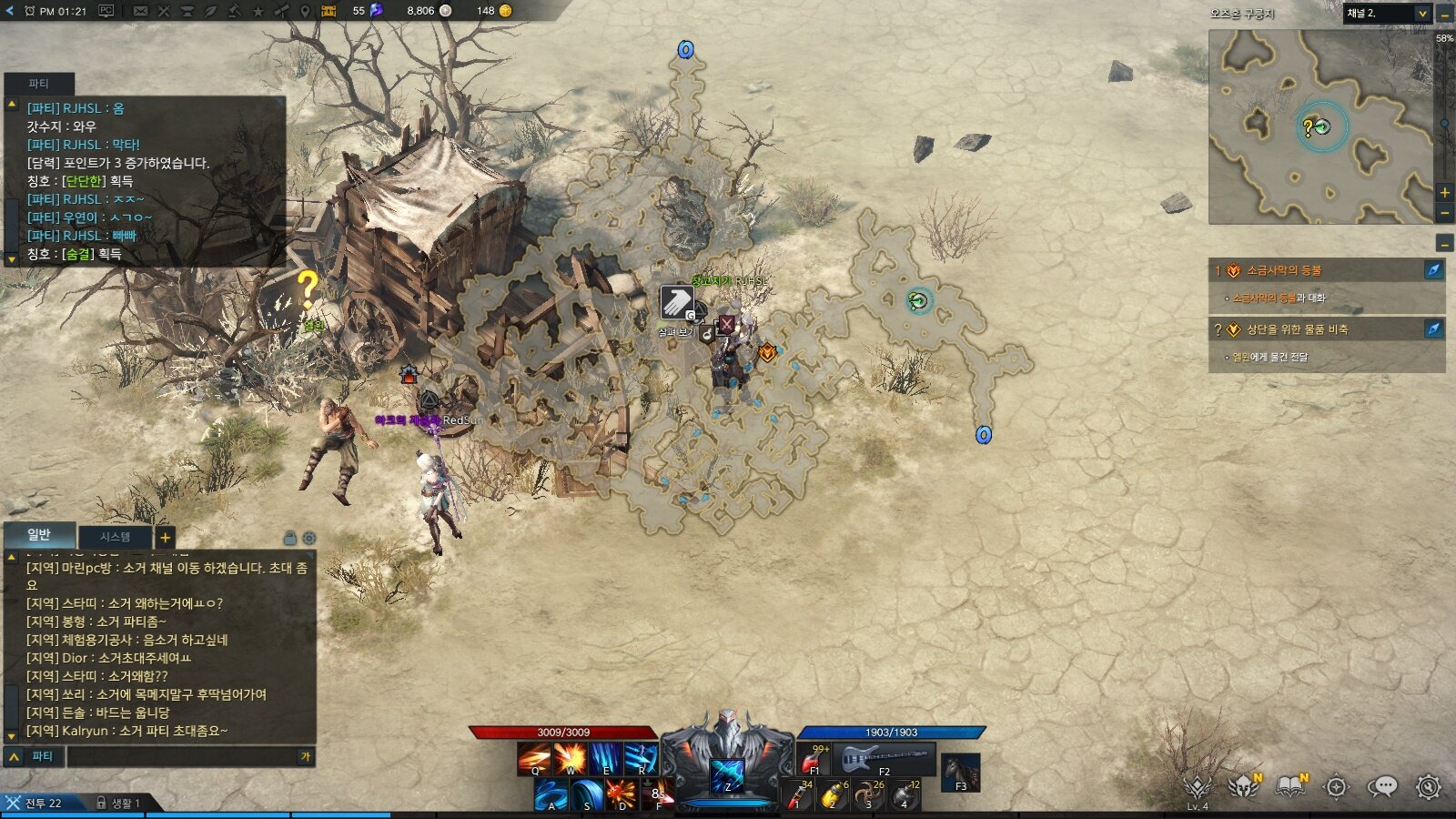This screenshot has width=1456, height=819.
Task: Open the channel 채널 2 dropdown
Action: pyautogui.click(x=1387, y=14)
